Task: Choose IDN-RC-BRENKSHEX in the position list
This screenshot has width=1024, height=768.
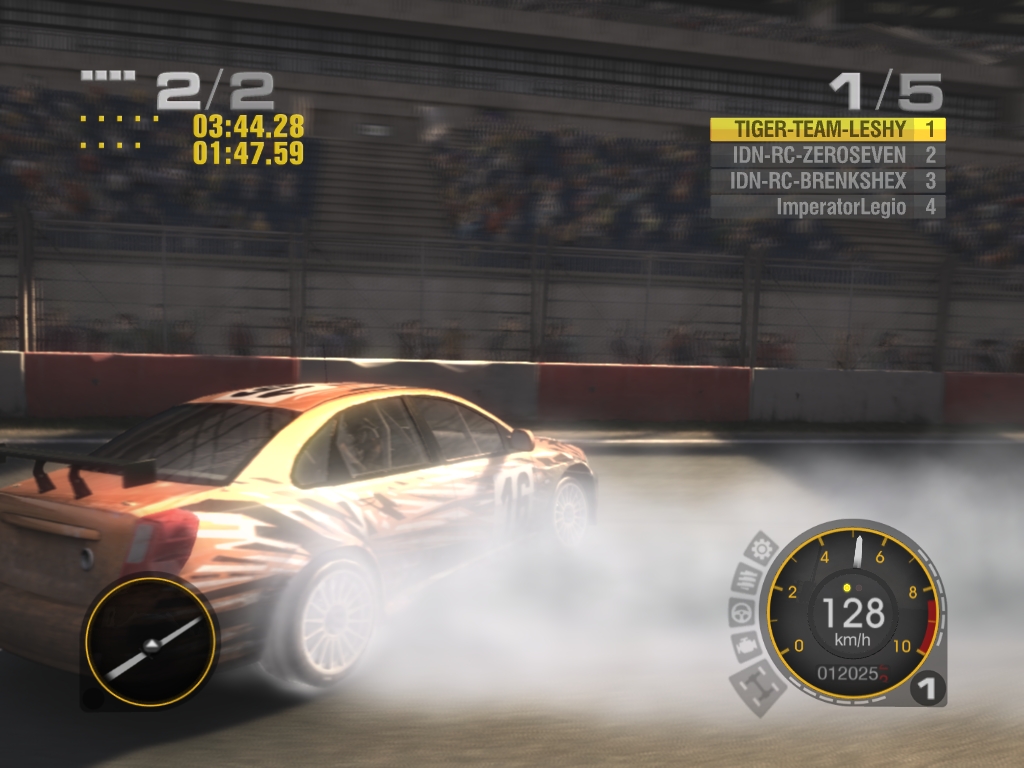Action: coord(826,181)
